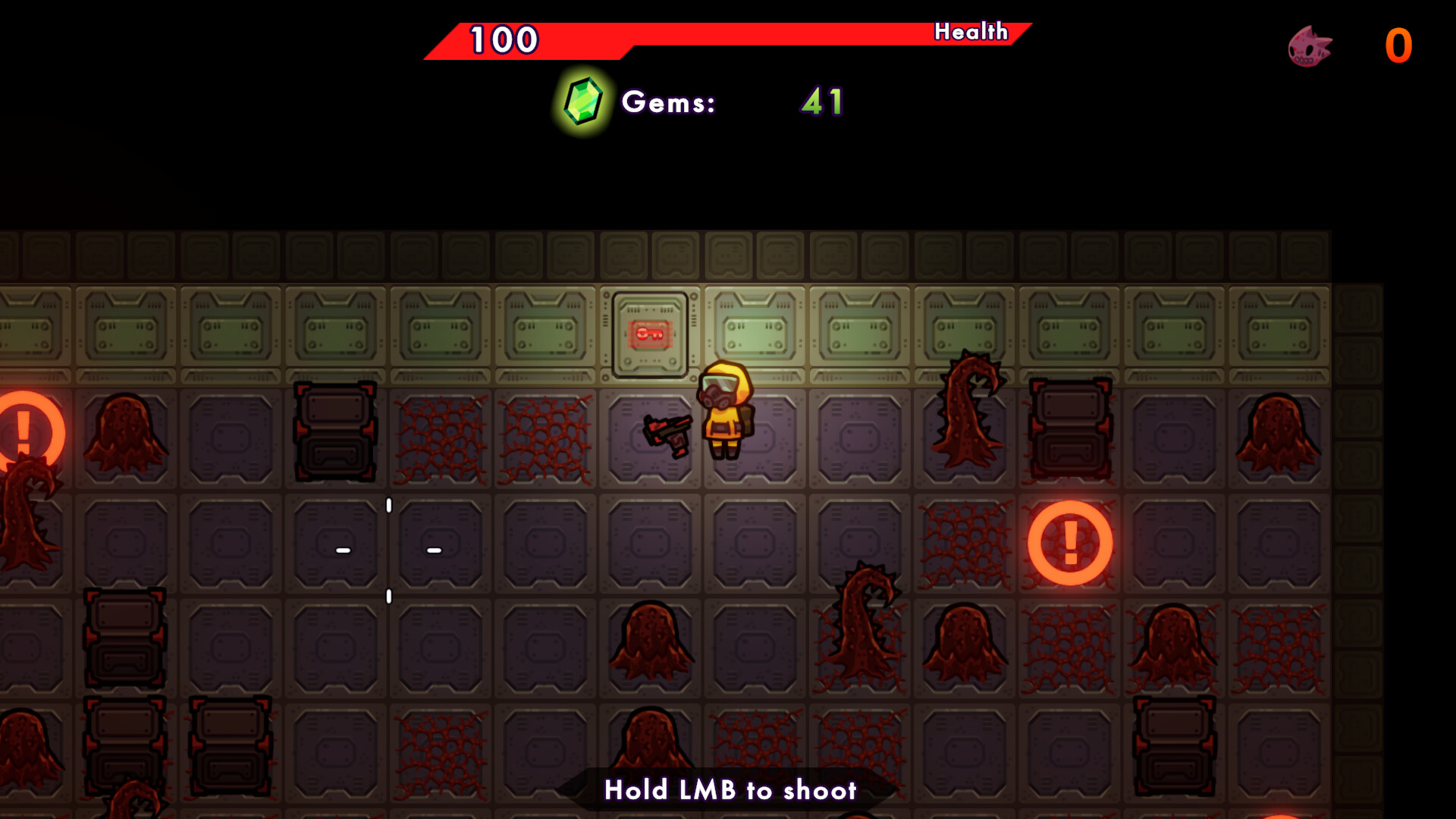Screen dimensions: 1456x819
Task: Click the Hold LMB to shoot prompt
Action: [x=730, y=790]
